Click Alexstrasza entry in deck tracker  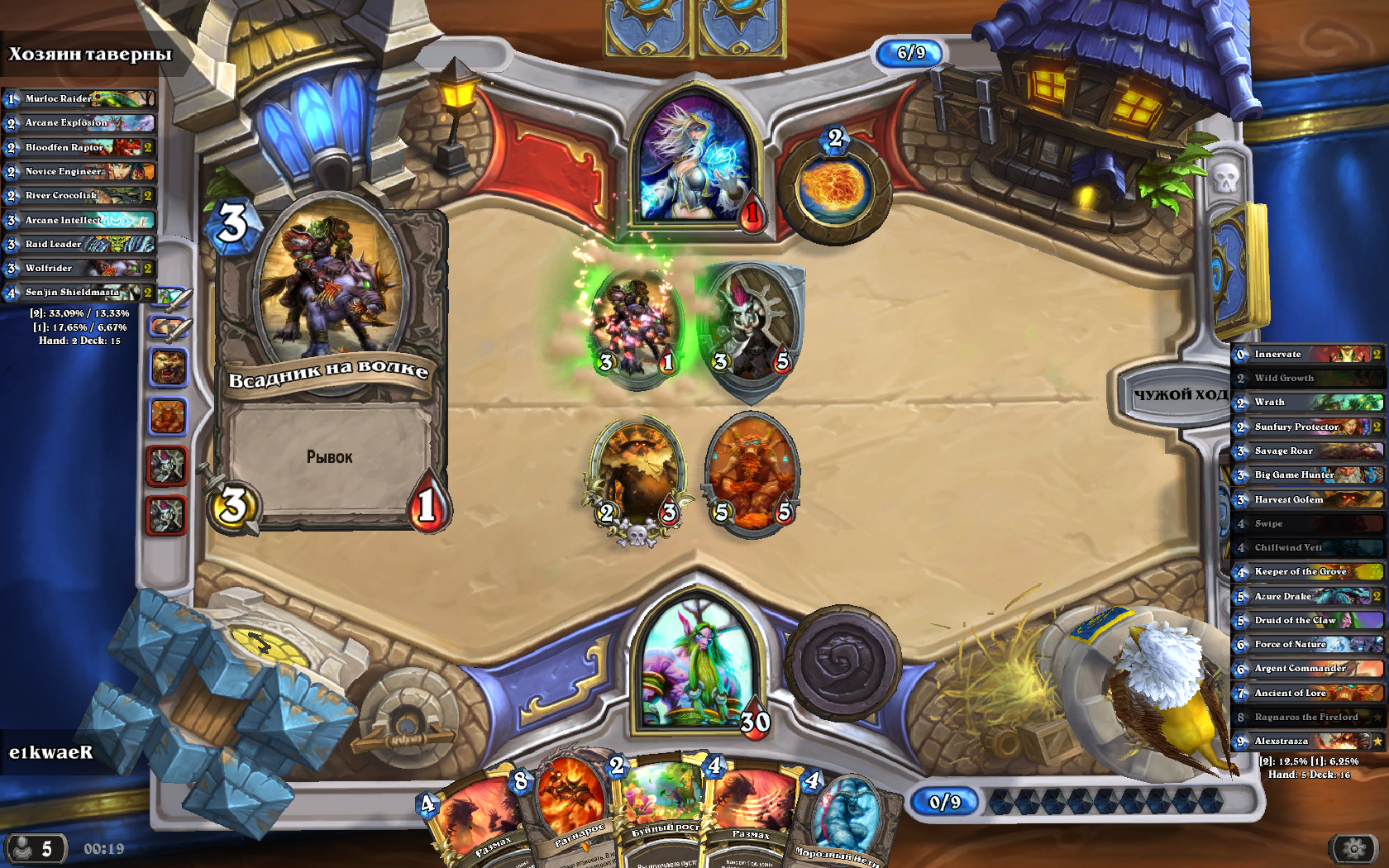[1306, 741]
